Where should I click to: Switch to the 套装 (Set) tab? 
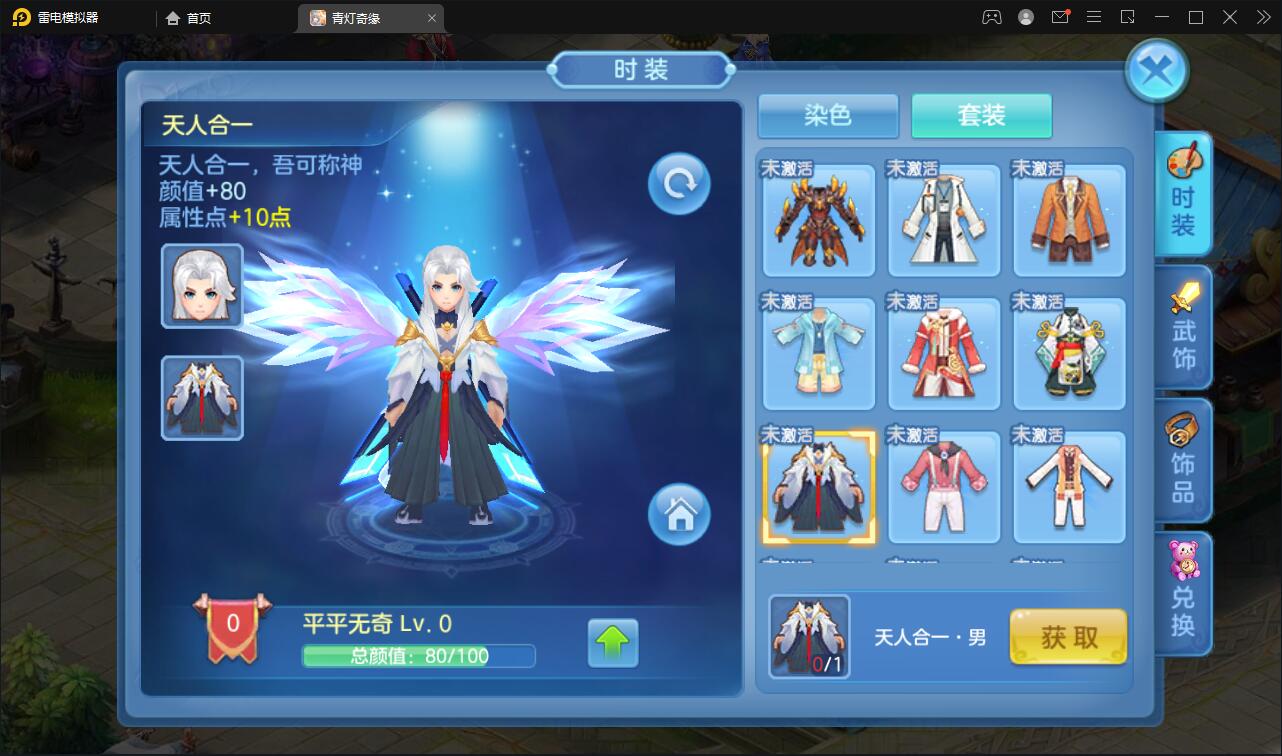pyautogui.click(x=981, y=116)
